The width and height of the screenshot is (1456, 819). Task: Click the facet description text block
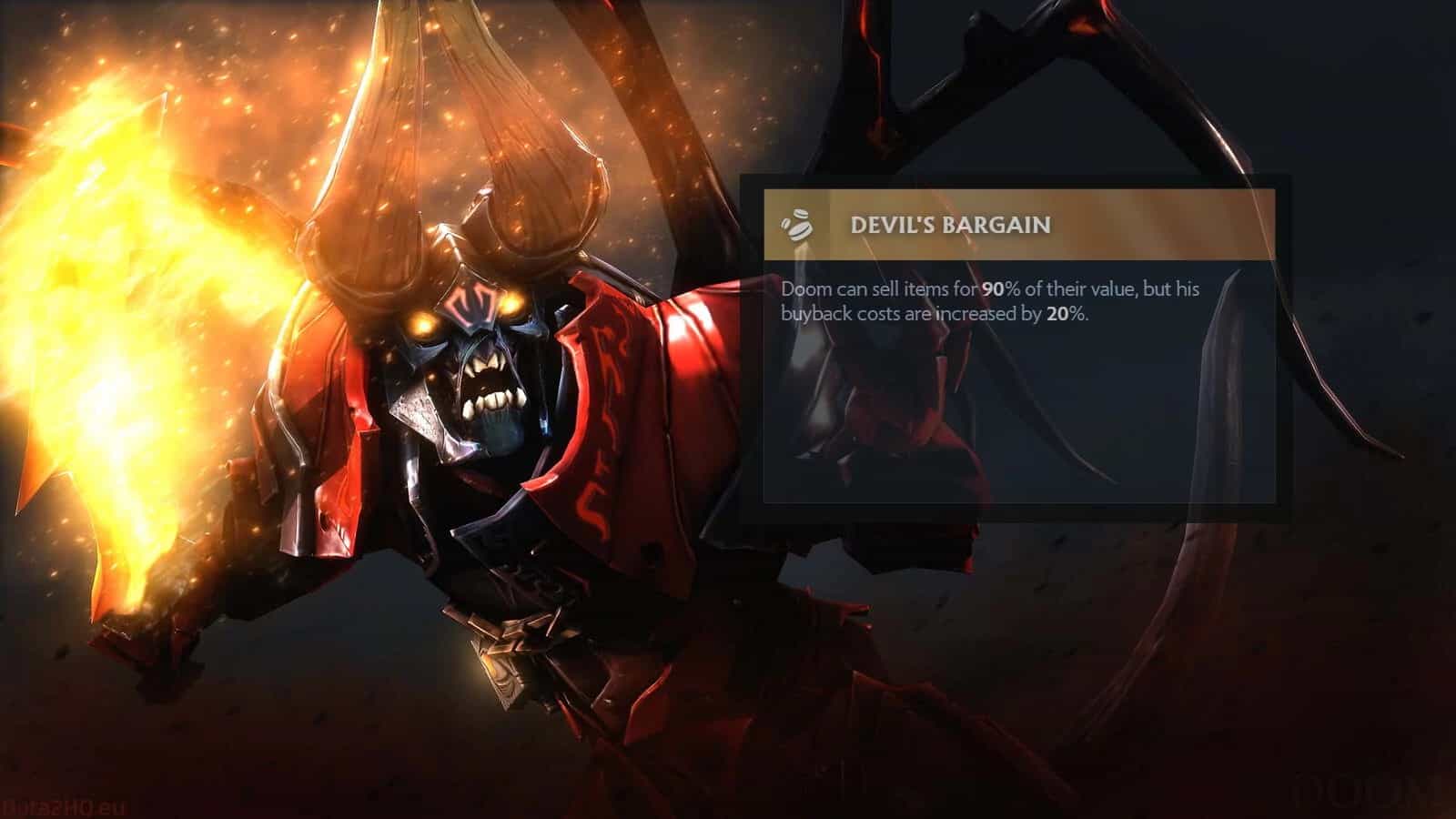pyautogui.click(x=991, y=300)
